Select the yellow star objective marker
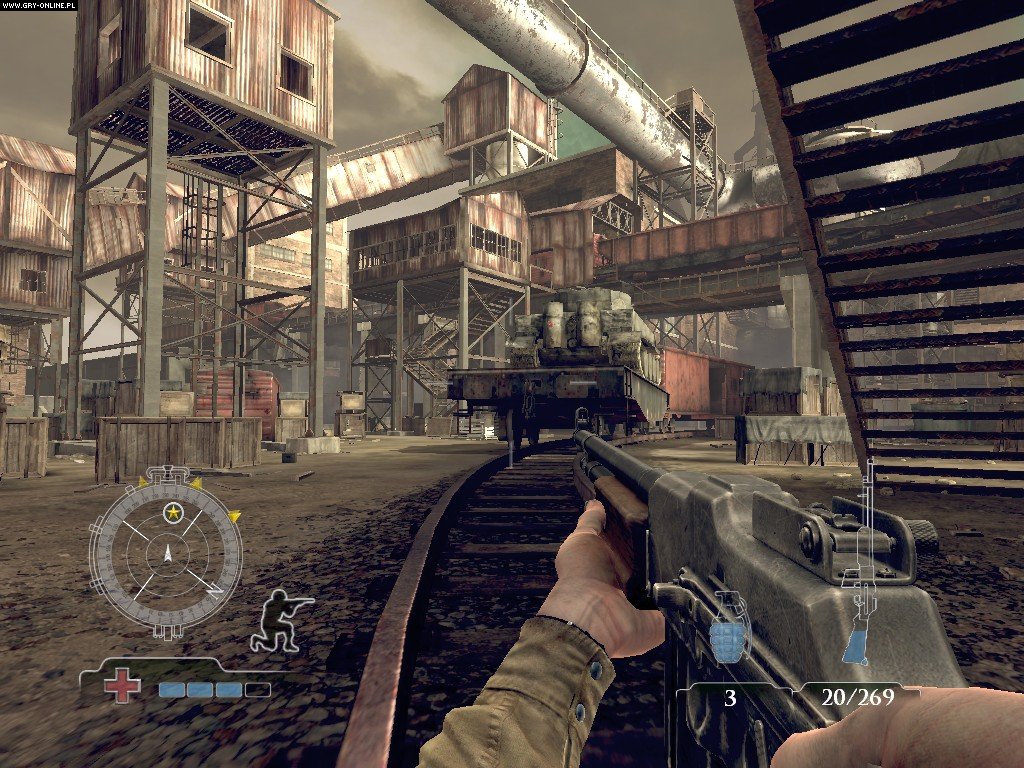This screenshot has height=768, width=1024. 174,513
